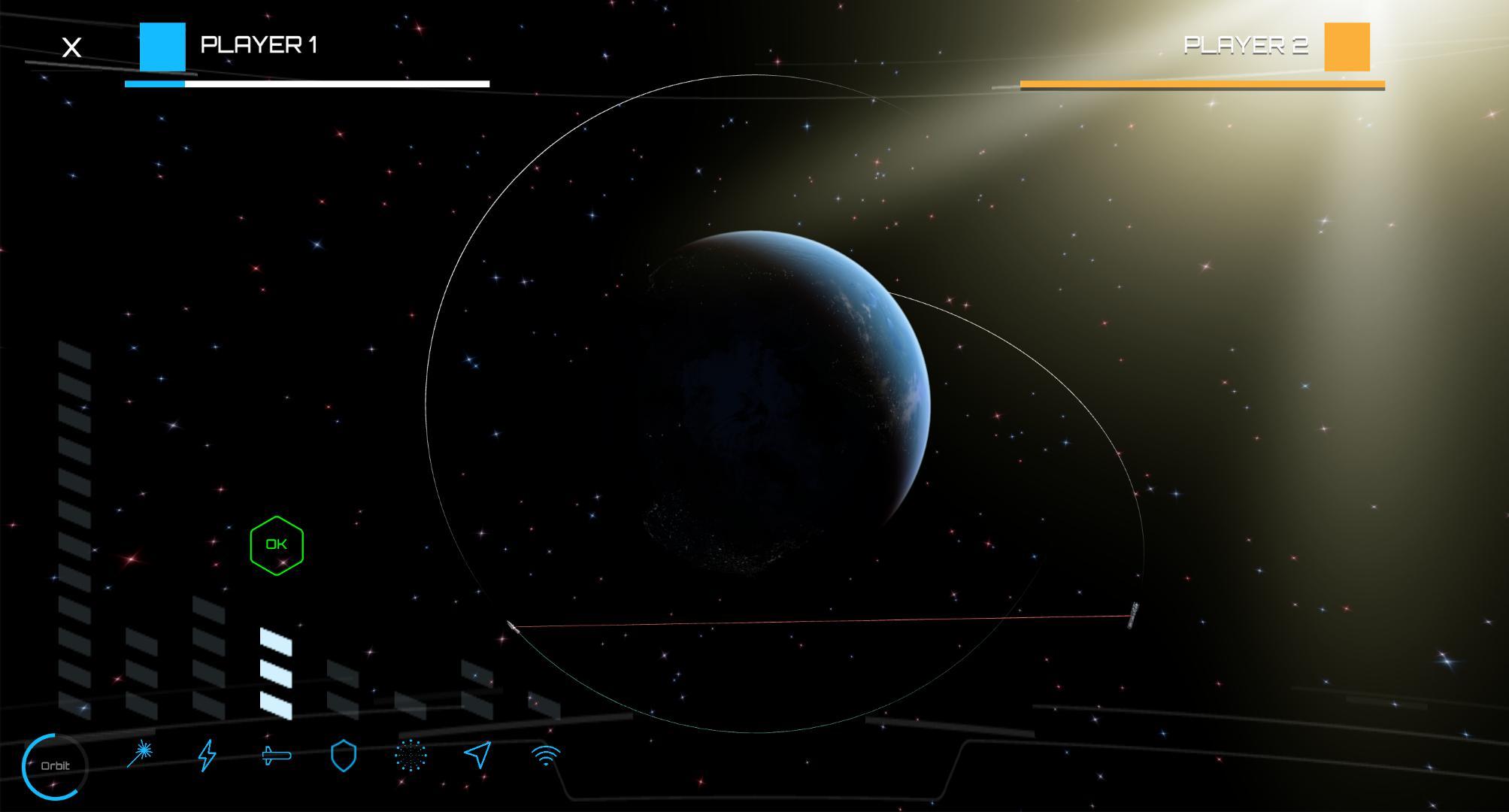Exit using the X in the corner
Viewport: 1509px width, 812px height.
coord(71,47)
